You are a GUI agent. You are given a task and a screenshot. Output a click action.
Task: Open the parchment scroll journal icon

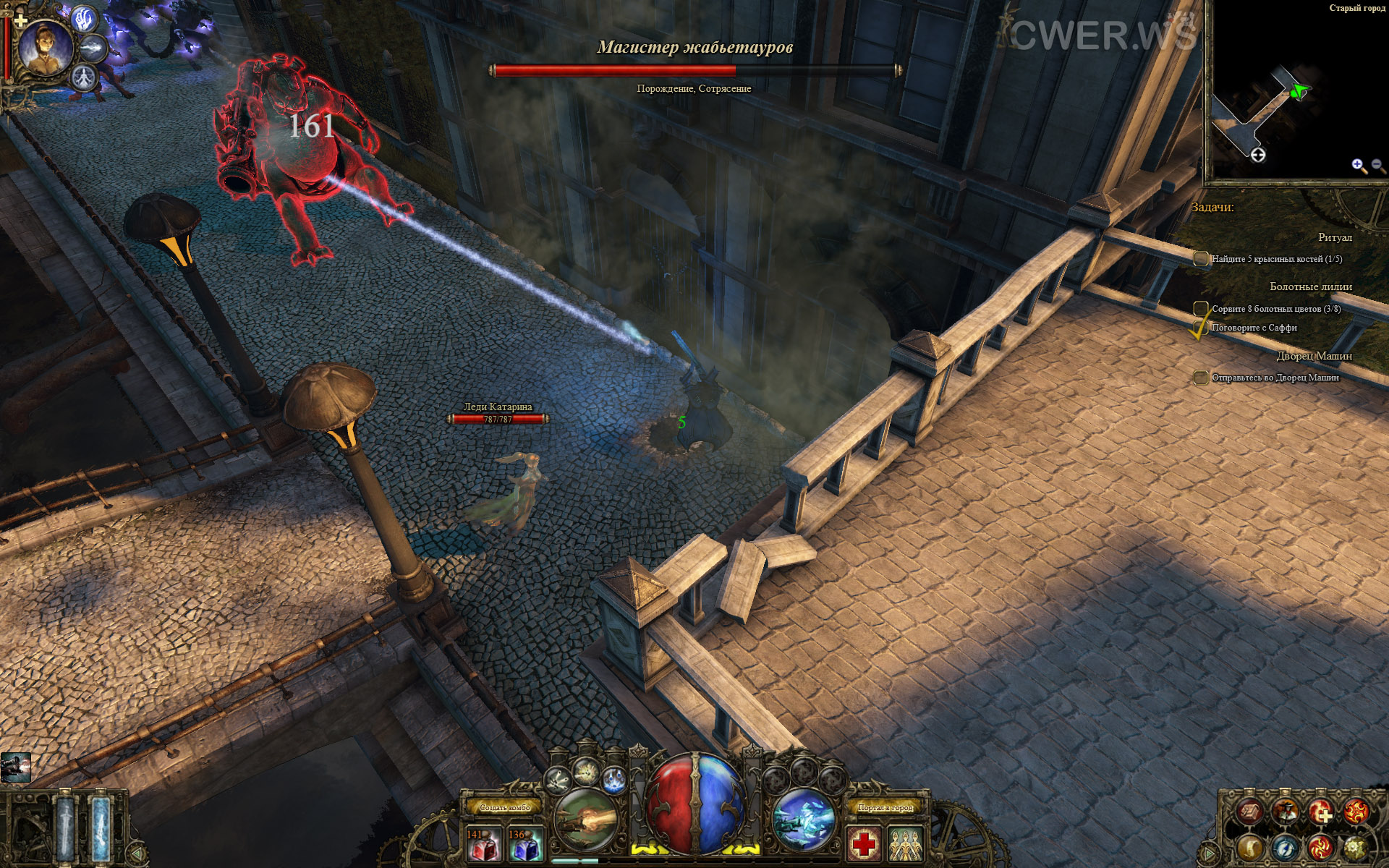click(1250, 812)
